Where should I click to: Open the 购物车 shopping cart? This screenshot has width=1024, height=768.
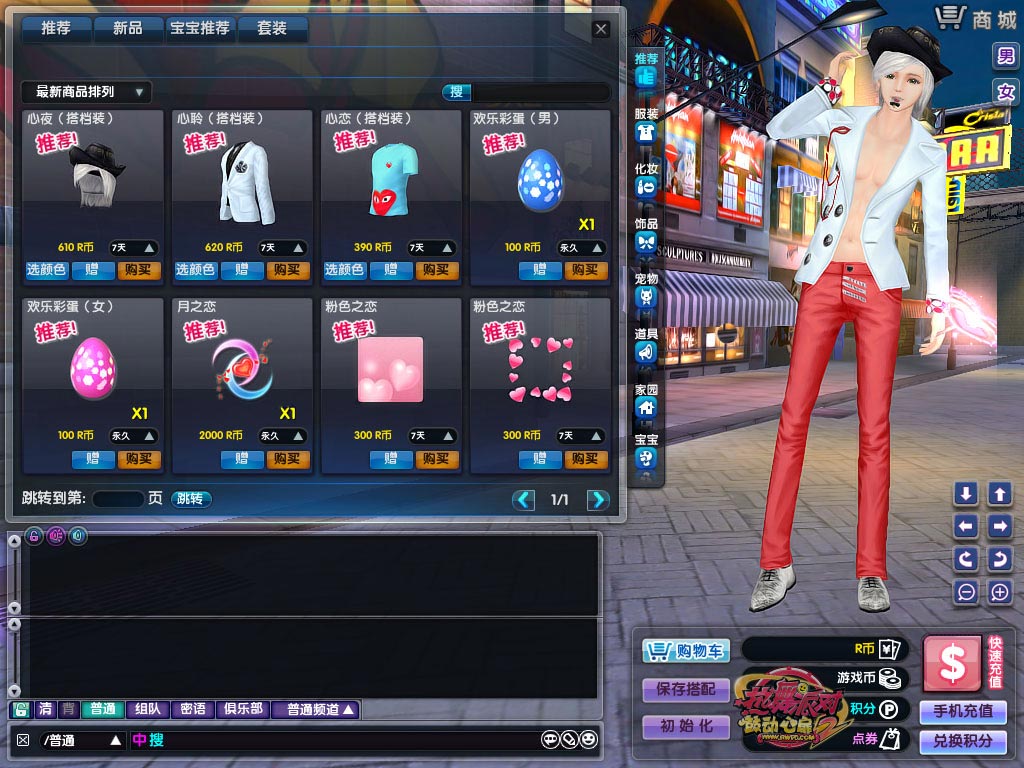pos(686,652)
